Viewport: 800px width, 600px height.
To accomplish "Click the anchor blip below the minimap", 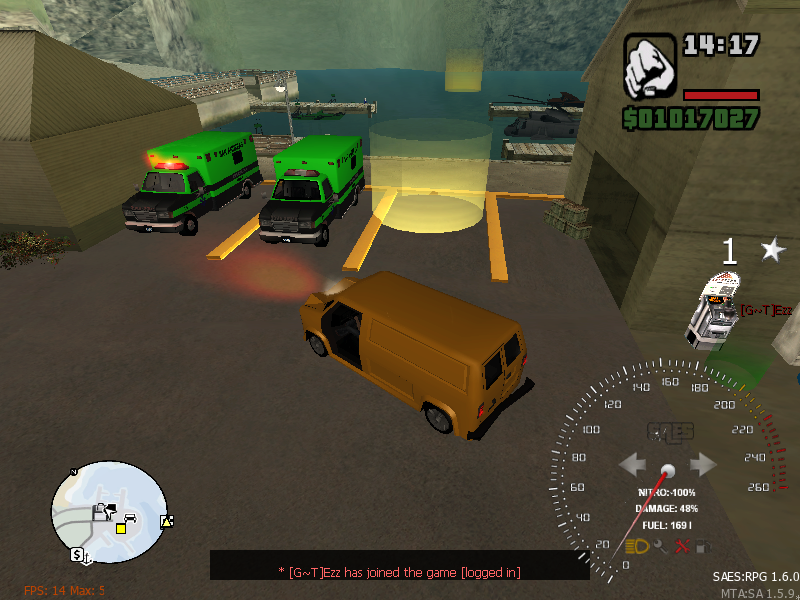I will click(x=88, y=555).
